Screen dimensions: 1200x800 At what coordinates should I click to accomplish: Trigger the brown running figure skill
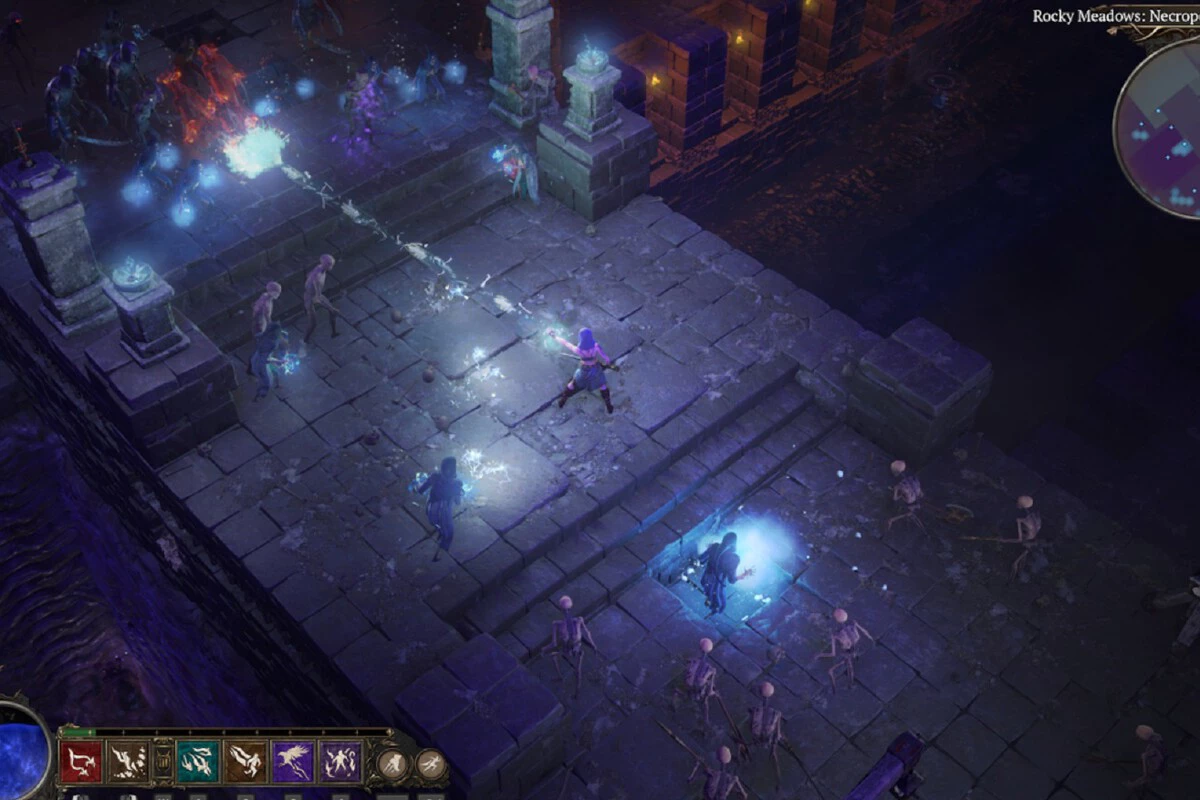coord(246,762)
